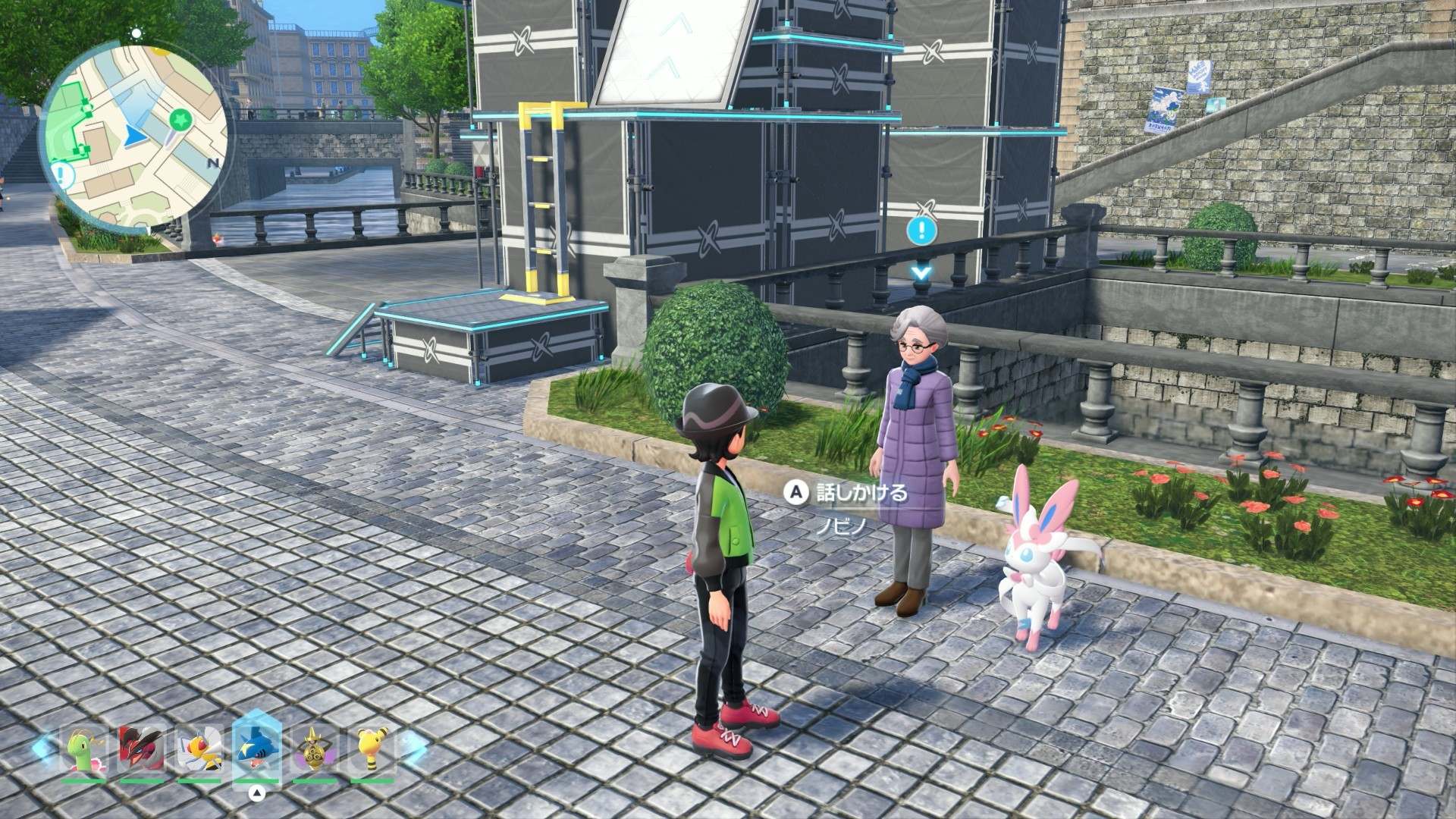1456x819 pixels.
Task: Click the blue exclamation quest marker above Nobino
Action: click(x=921, y=231)
